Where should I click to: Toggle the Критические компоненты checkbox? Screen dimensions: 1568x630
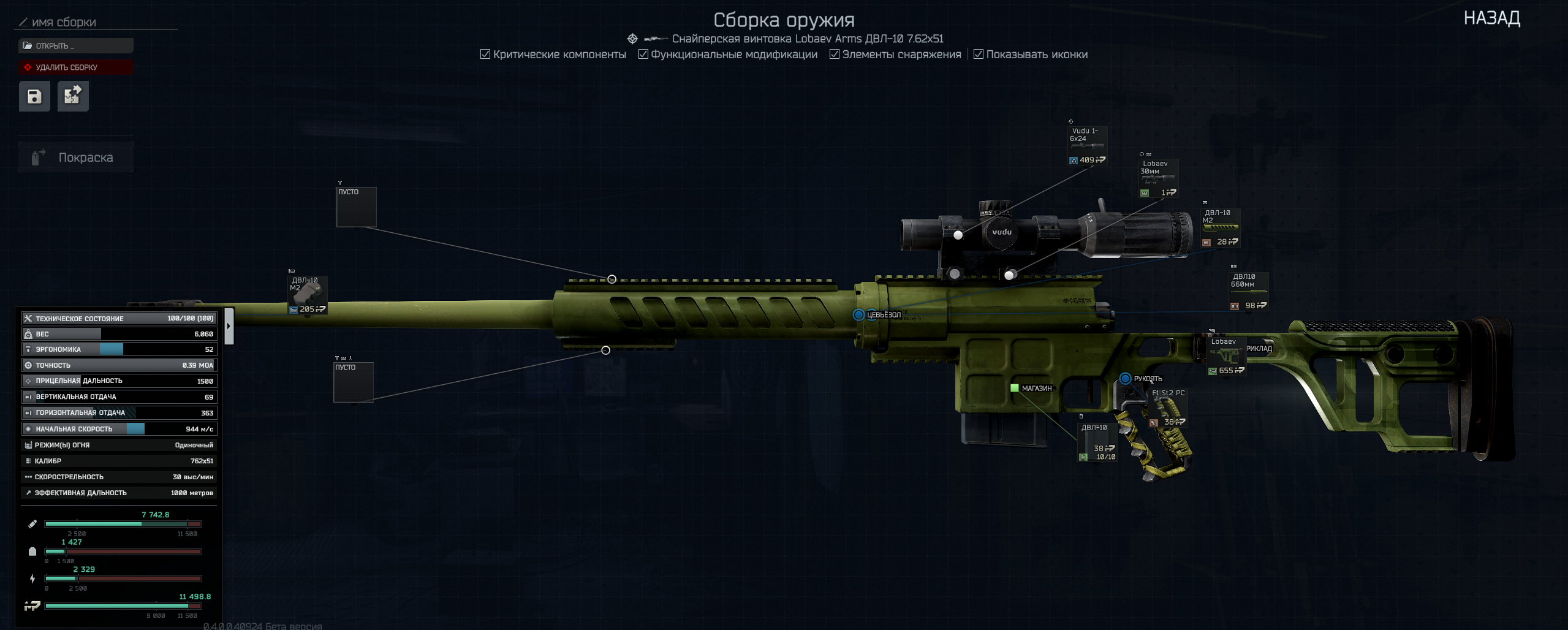tap(485, 55)
